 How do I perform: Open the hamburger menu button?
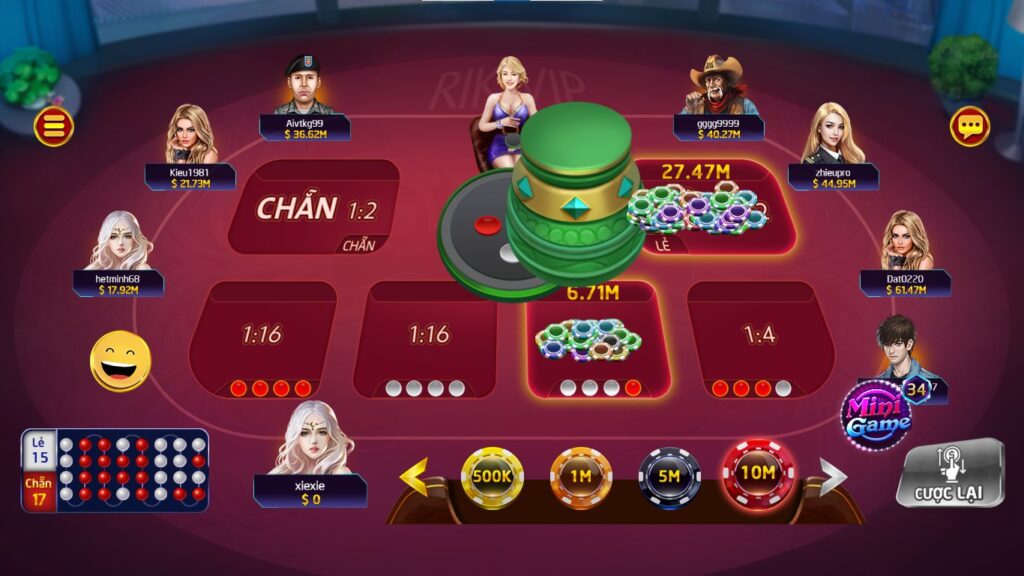coord(54,126)
